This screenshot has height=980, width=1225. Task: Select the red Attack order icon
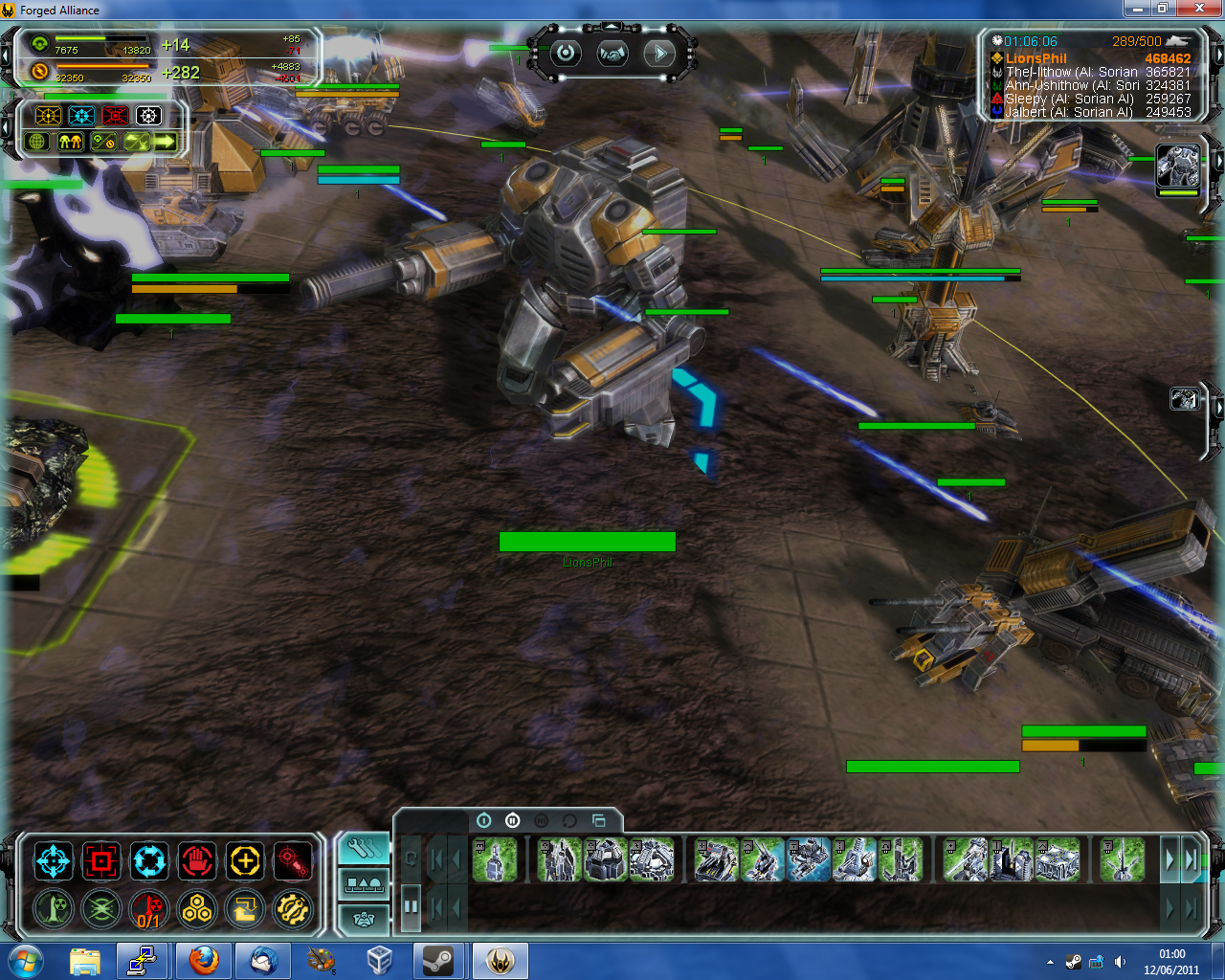[x=101, y=861]
